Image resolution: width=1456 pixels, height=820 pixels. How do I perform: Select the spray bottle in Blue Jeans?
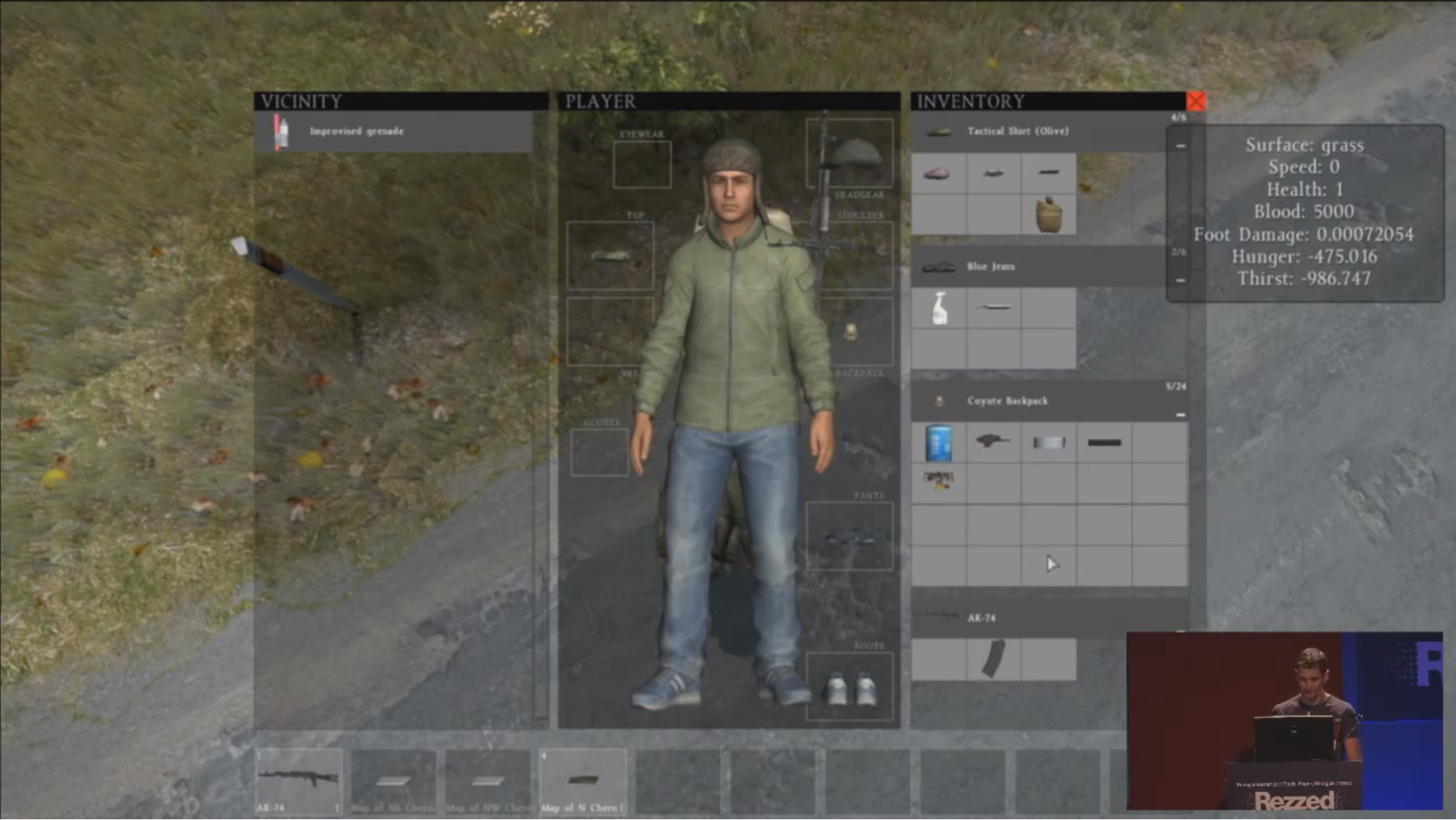point(939,308)
